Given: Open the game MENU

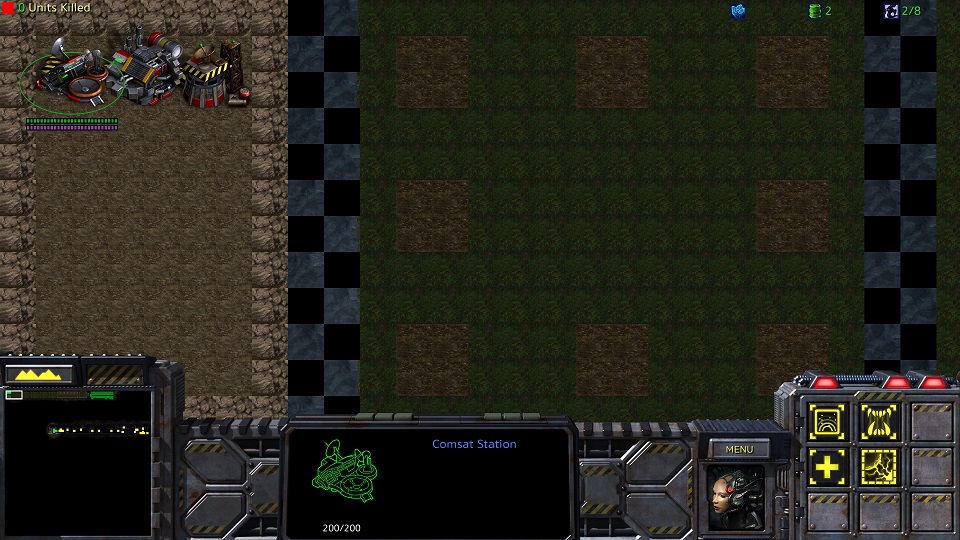Looking at the screenshot, I should point(739,449).
